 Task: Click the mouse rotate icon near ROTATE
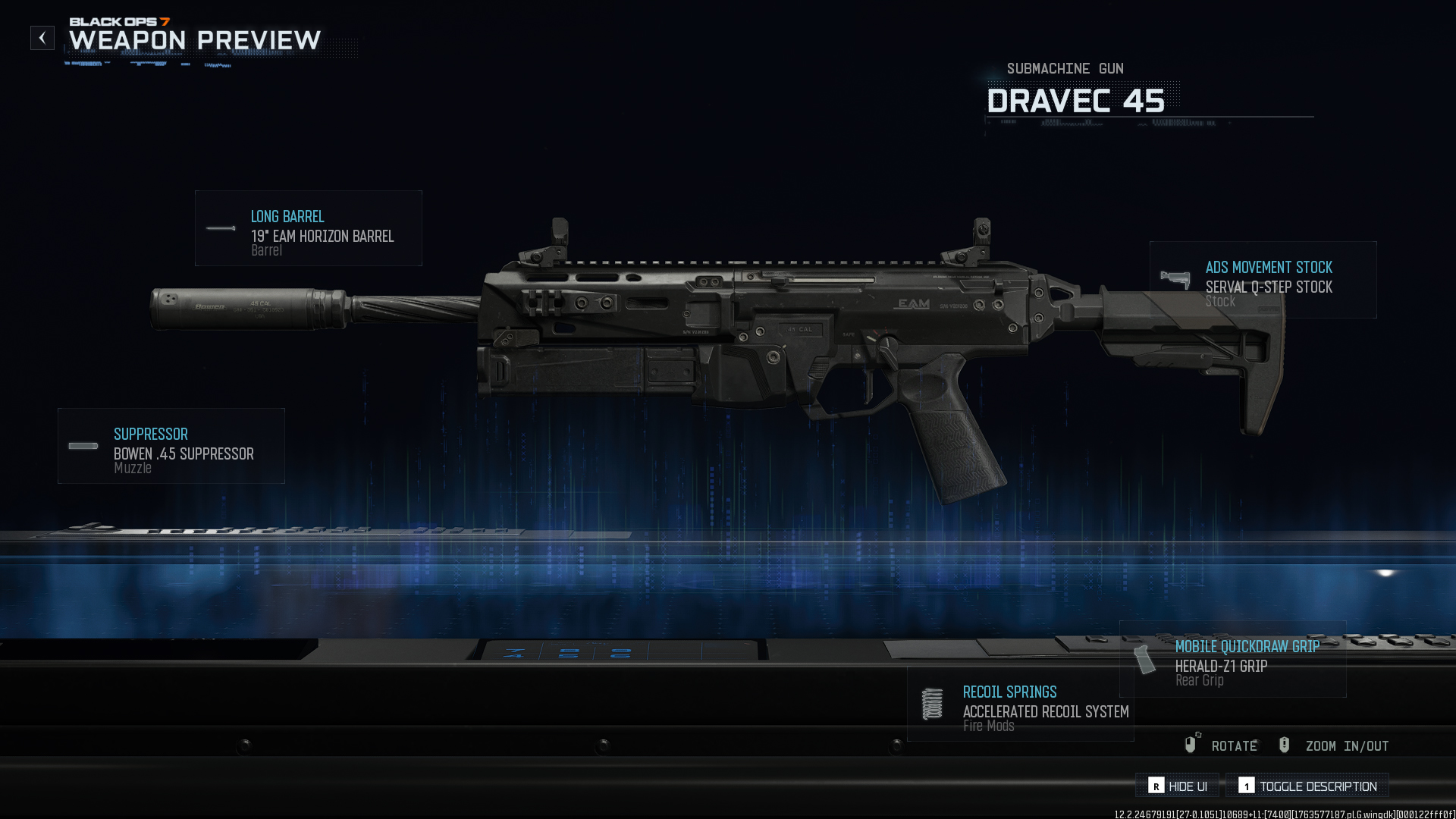1191,745
